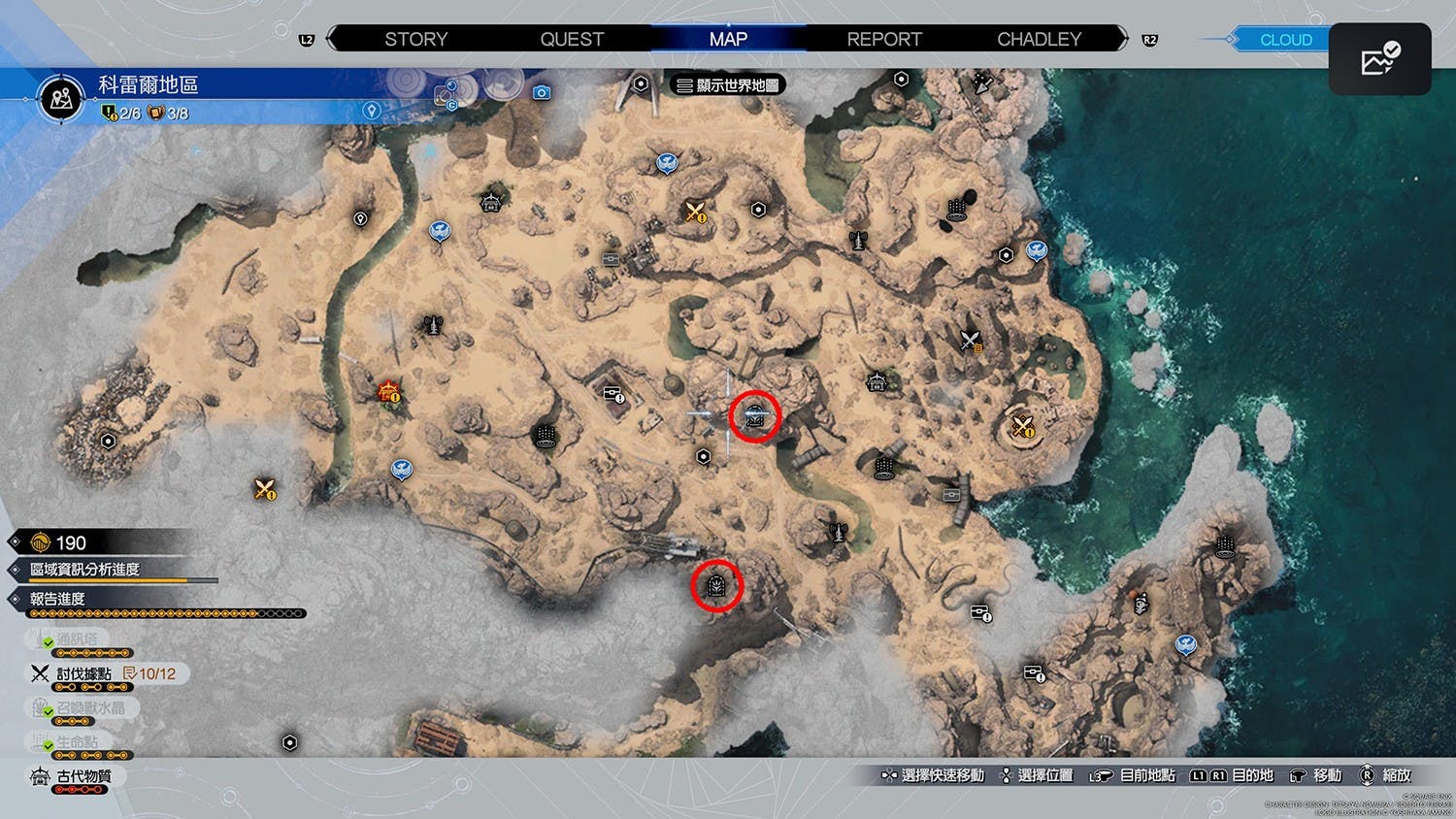Viewport: 1456px width, 819px height.
Task: Open the QUEST tab
Action: (x=572, y=40)
